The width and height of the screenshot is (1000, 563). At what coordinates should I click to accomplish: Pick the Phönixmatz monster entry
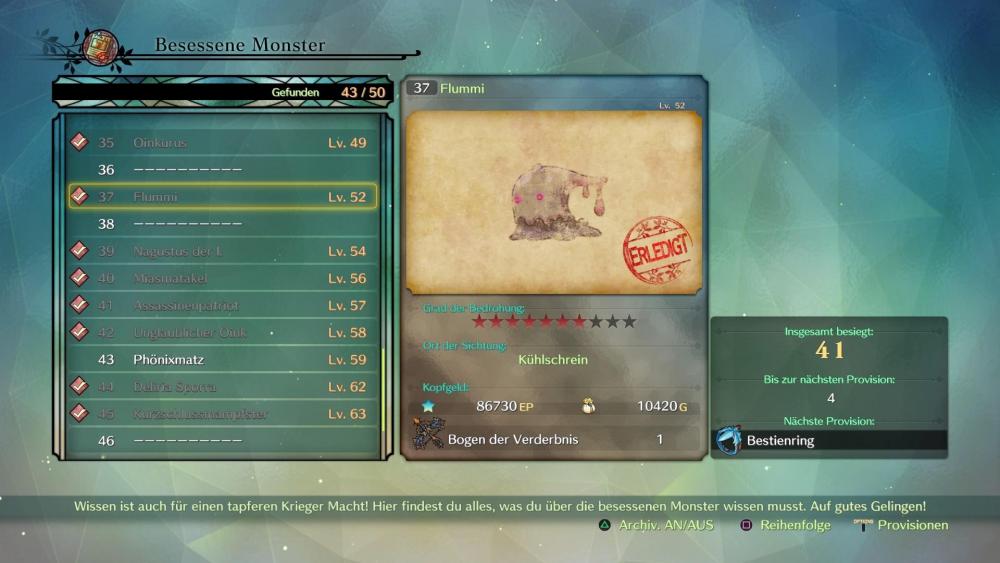point(222,359)
